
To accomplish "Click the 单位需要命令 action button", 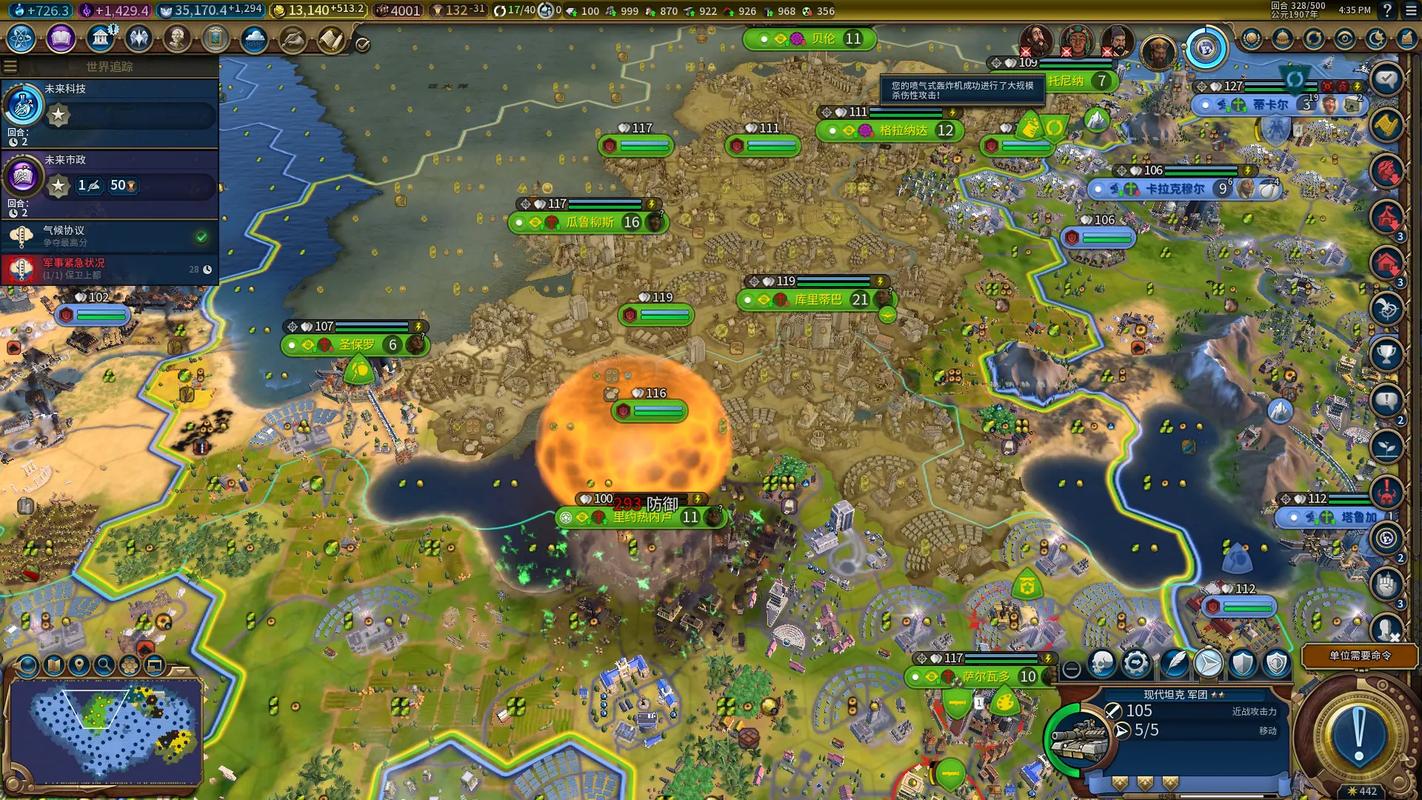I will click(1359, 656).
